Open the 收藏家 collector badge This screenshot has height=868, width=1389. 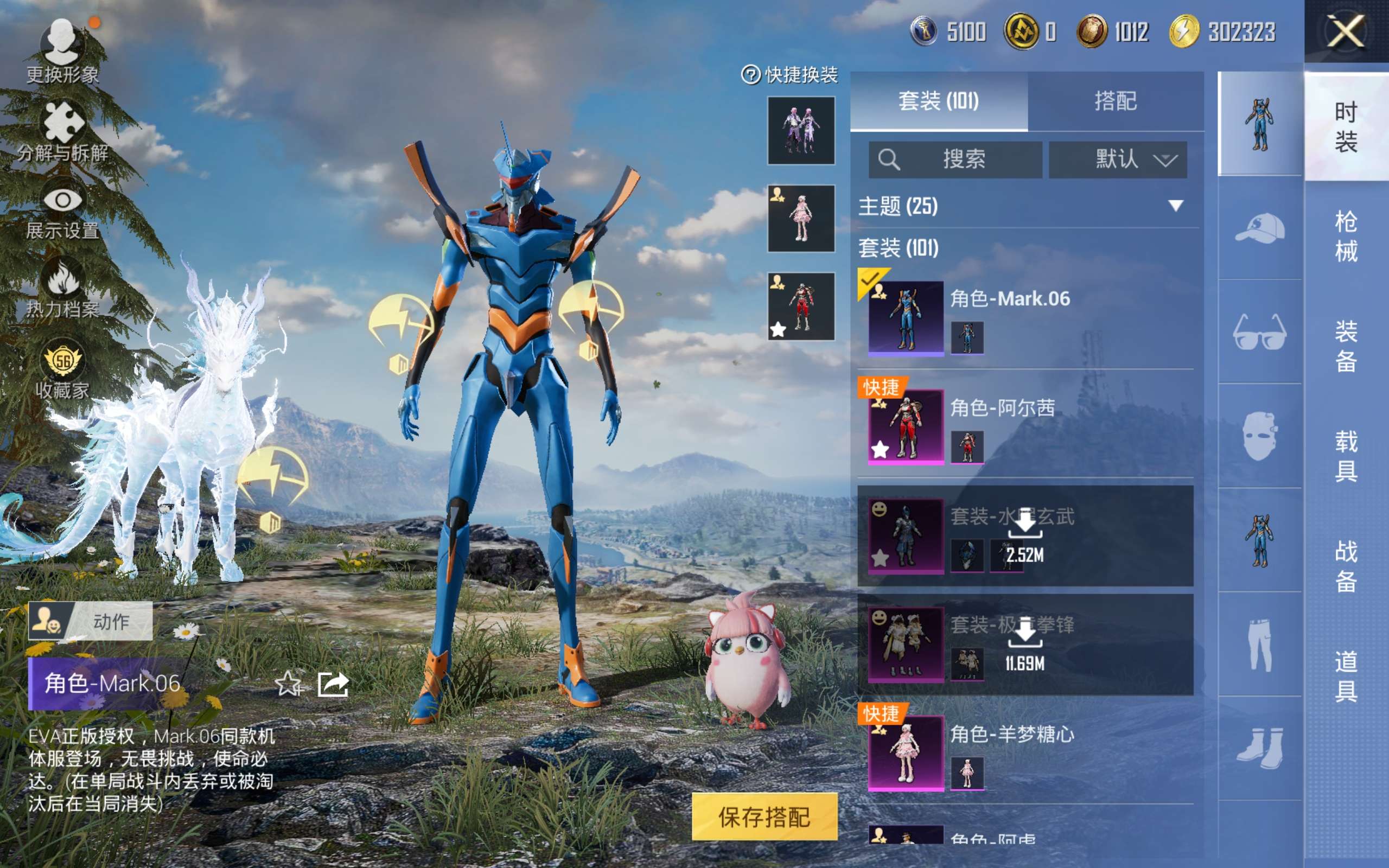pyautogui.click(x=62, y=368)
